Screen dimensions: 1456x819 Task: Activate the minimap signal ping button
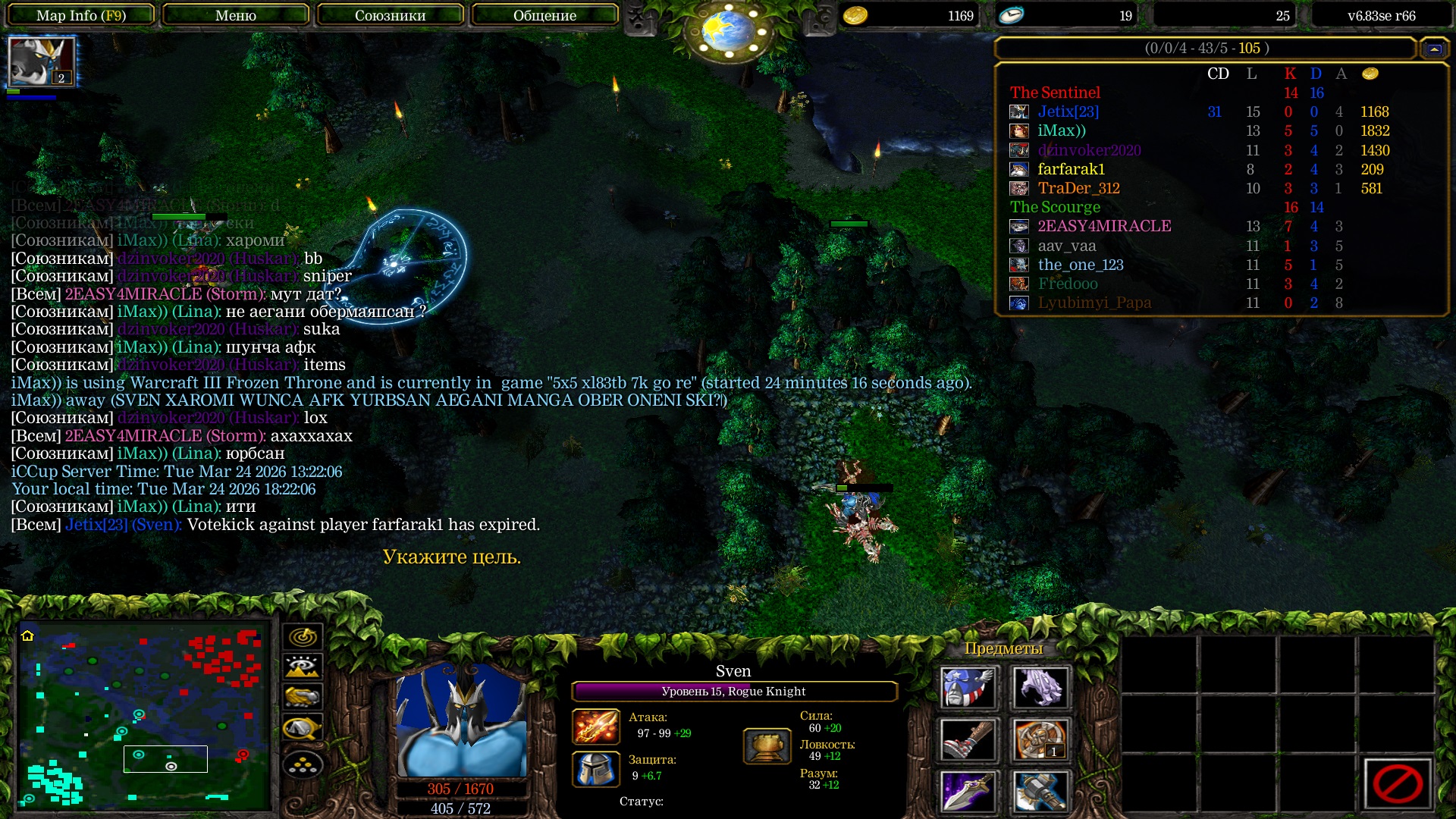303,637
